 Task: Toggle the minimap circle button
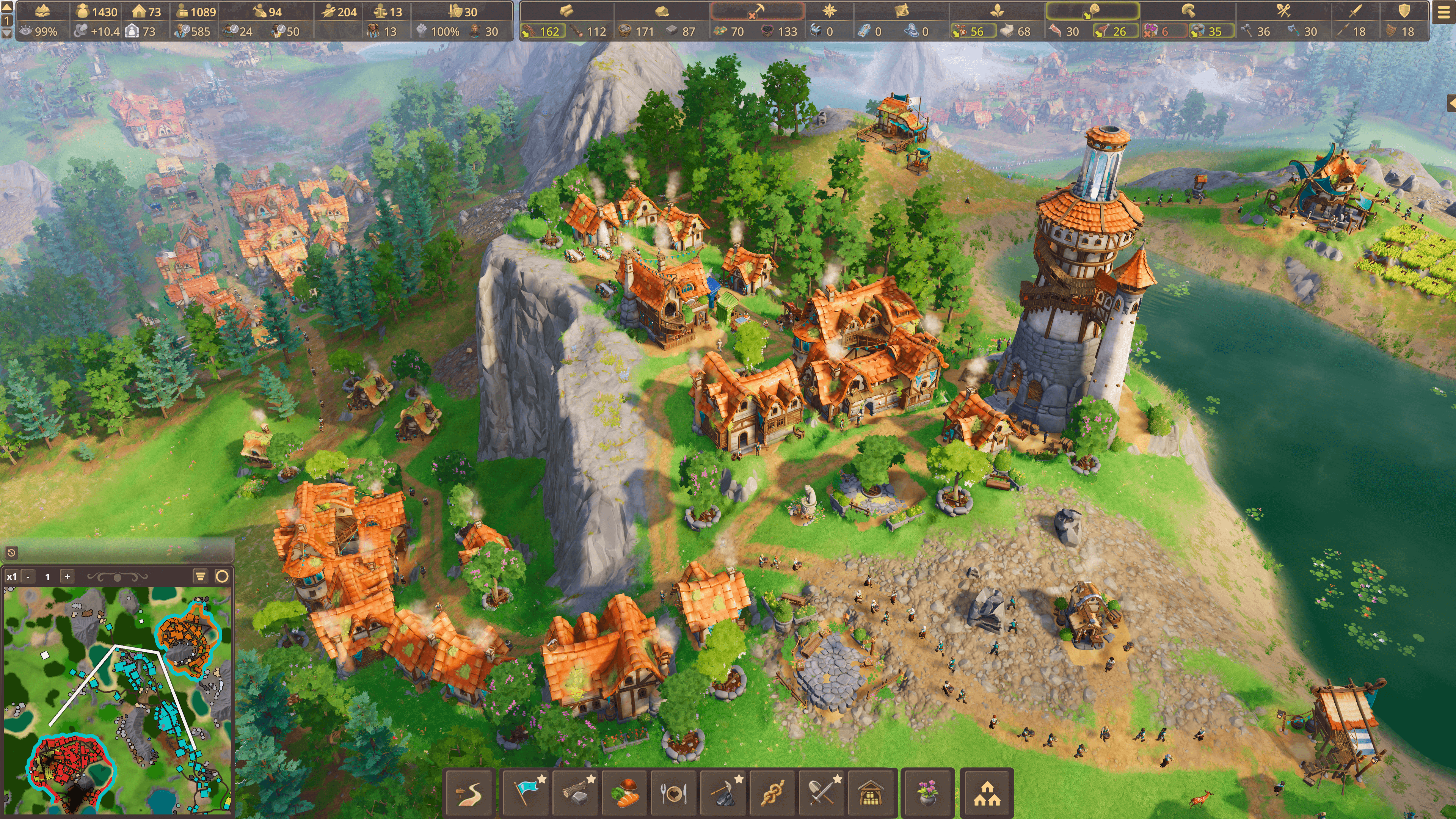(222, 576)
